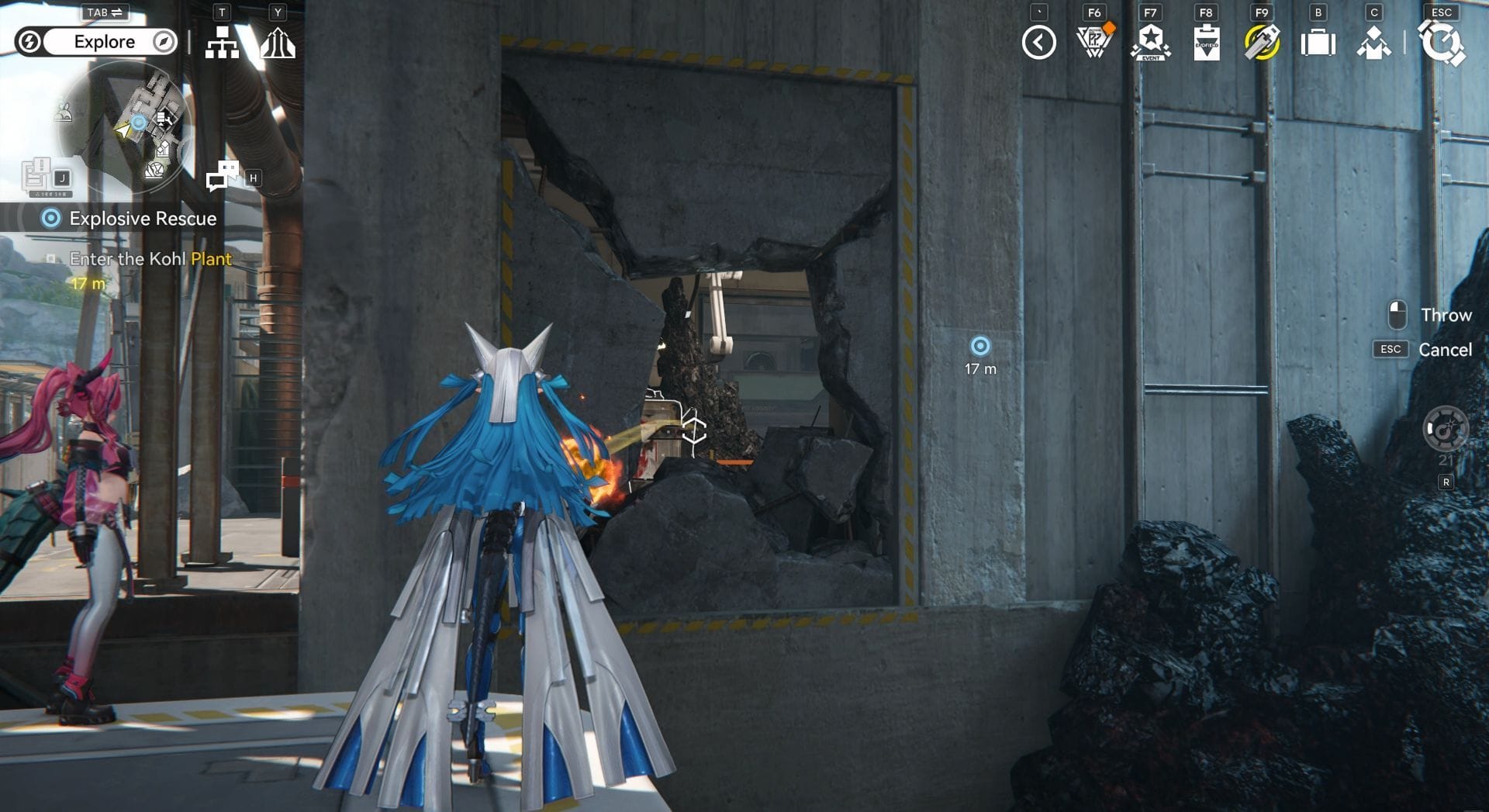Open the Event star icon

[x=1150, y=42]
